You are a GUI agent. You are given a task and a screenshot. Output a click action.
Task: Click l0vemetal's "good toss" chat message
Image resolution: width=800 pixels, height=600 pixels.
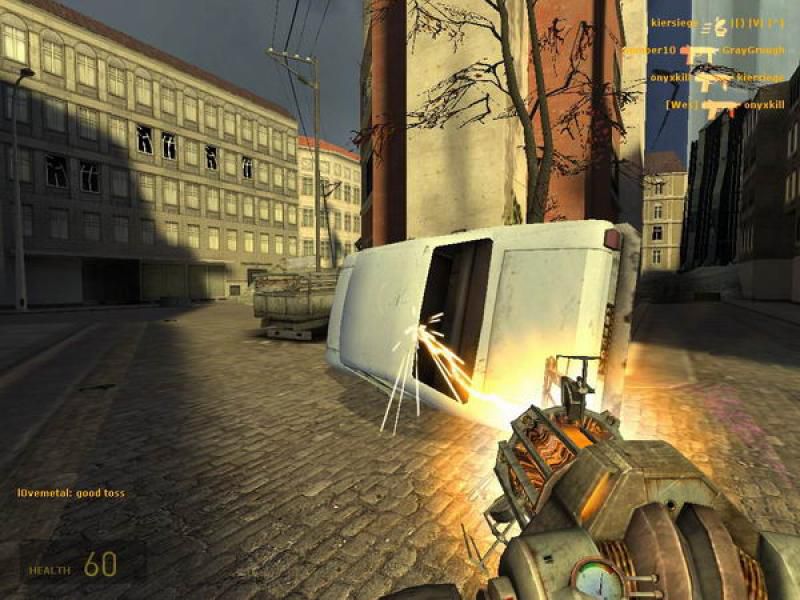click(71, 493)
